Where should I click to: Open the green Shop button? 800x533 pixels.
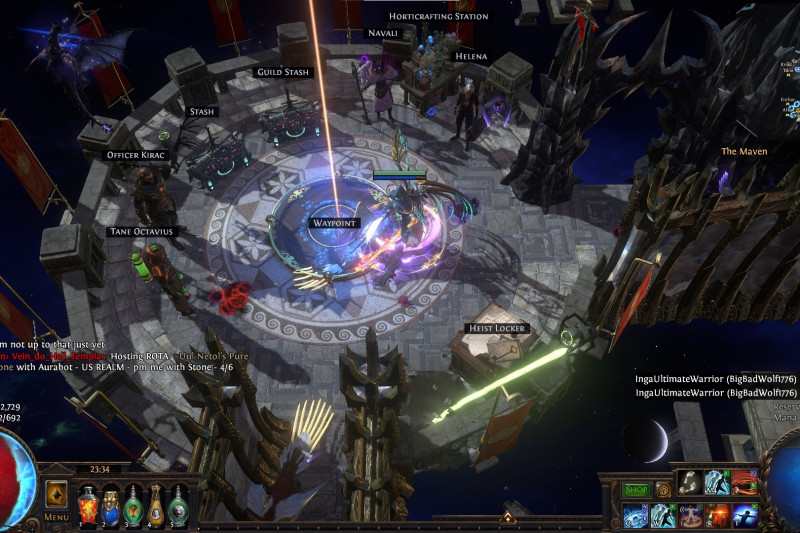tap(636, 490)
